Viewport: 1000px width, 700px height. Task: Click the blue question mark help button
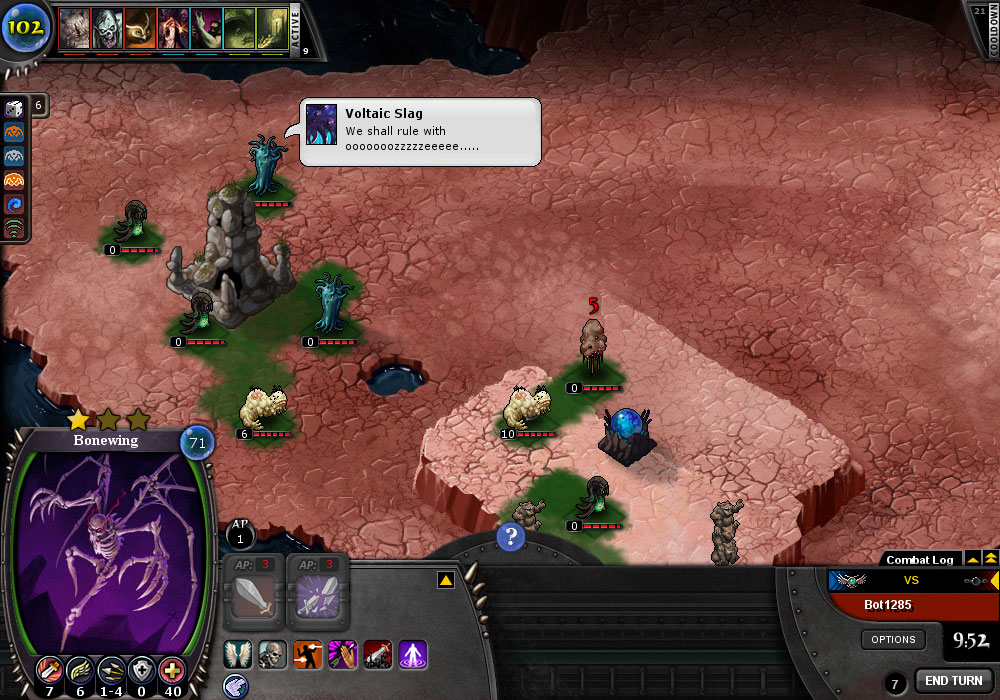[511, 538]
